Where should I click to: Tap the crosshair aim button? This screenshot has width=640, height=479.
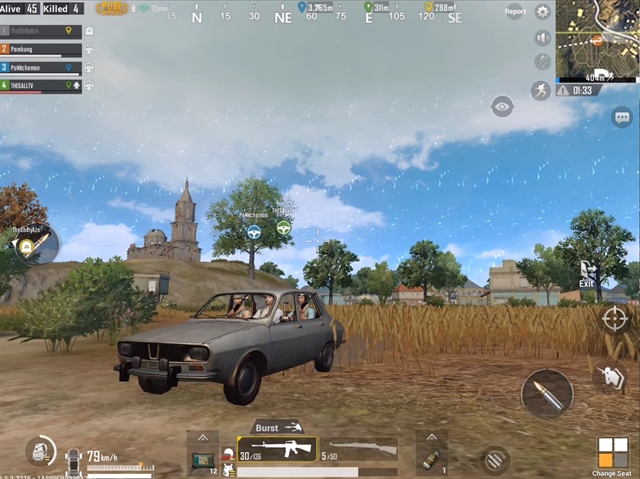(x=614, y=319)
